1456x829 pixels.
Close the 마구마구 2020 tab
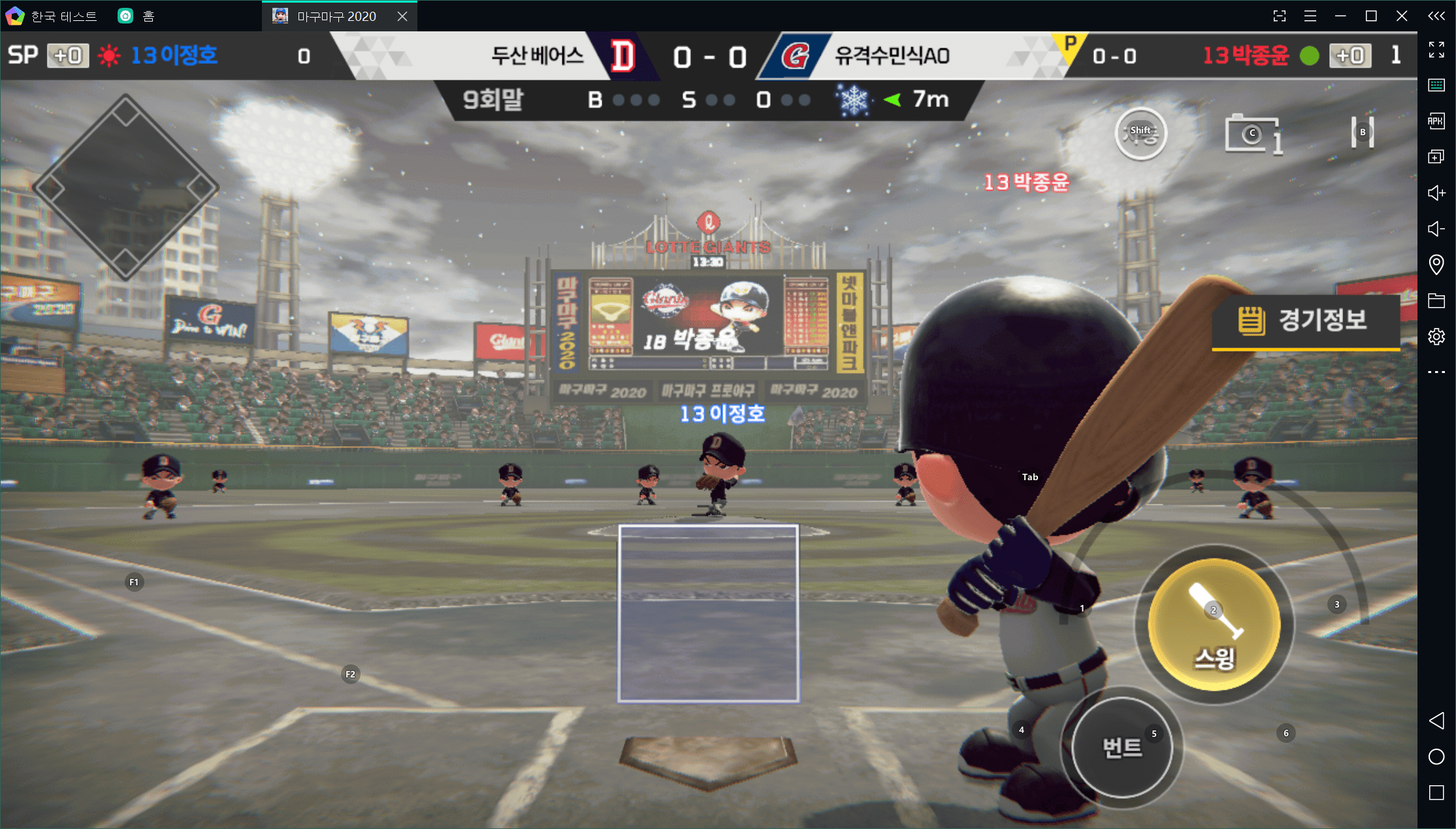402,16
